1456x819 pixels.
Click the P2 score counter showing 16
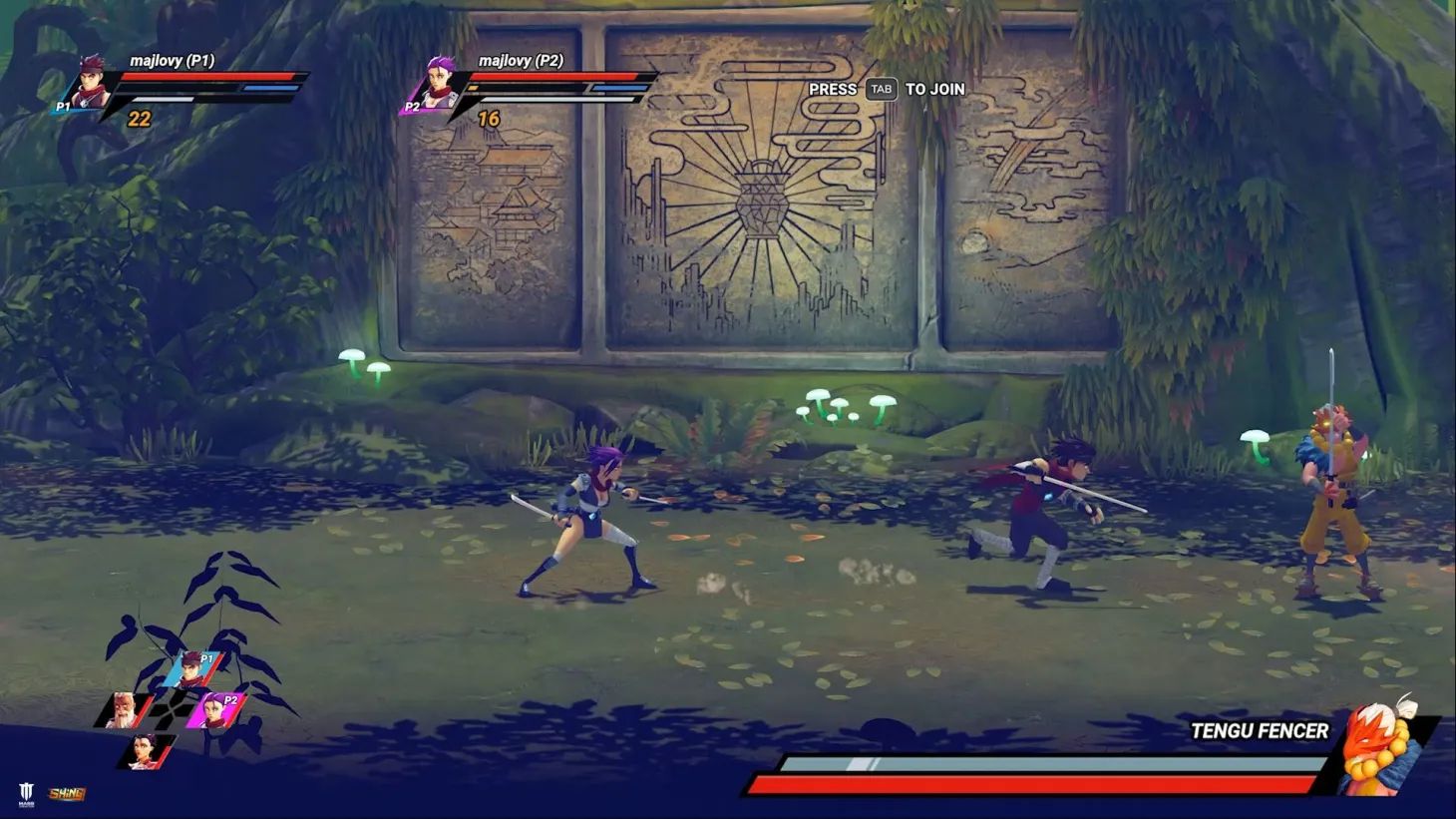[x=488, y=118]
